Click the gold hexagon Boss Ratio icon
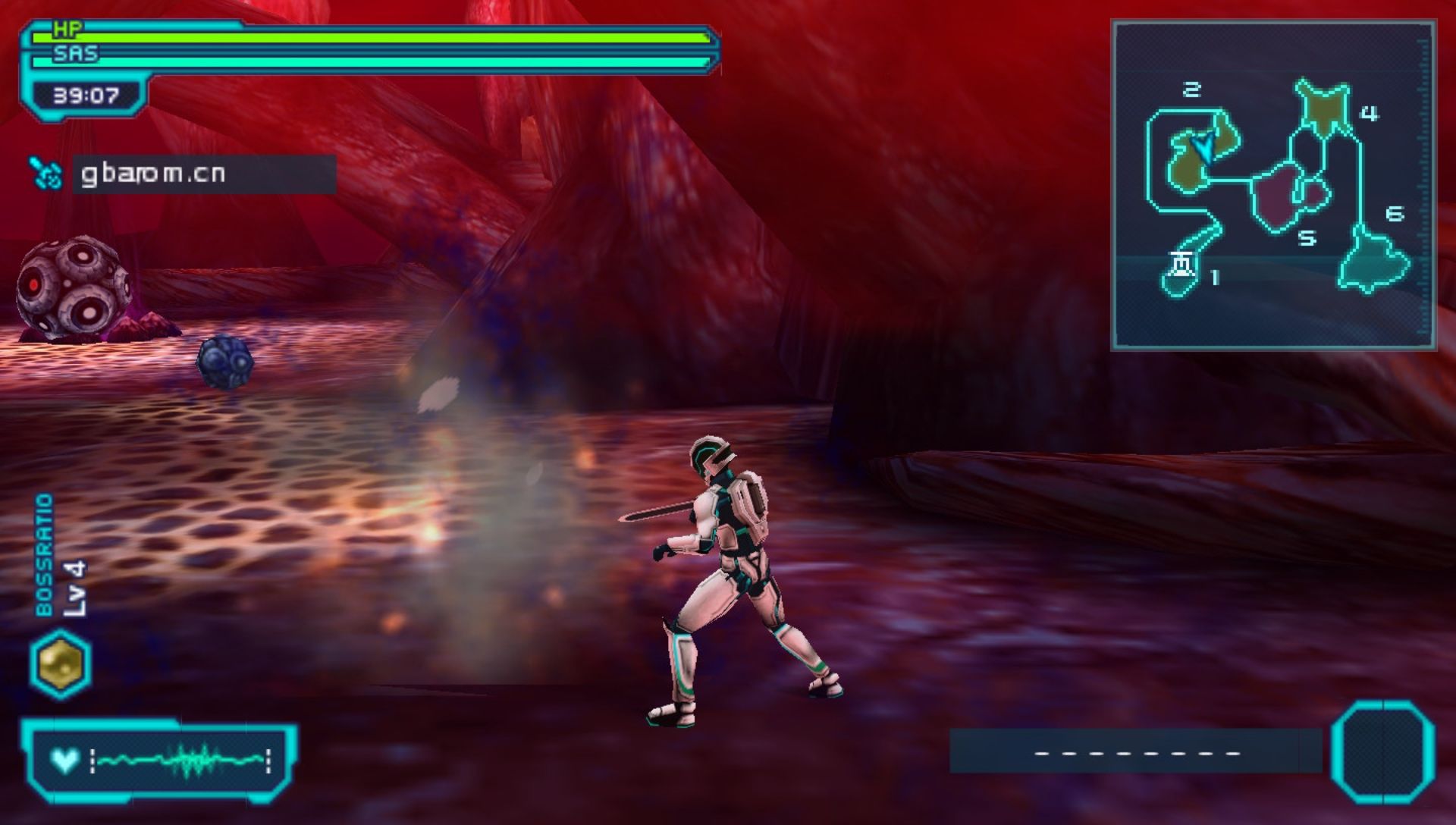Screen dimensions: 1456x825 click(x=61, y=664)
